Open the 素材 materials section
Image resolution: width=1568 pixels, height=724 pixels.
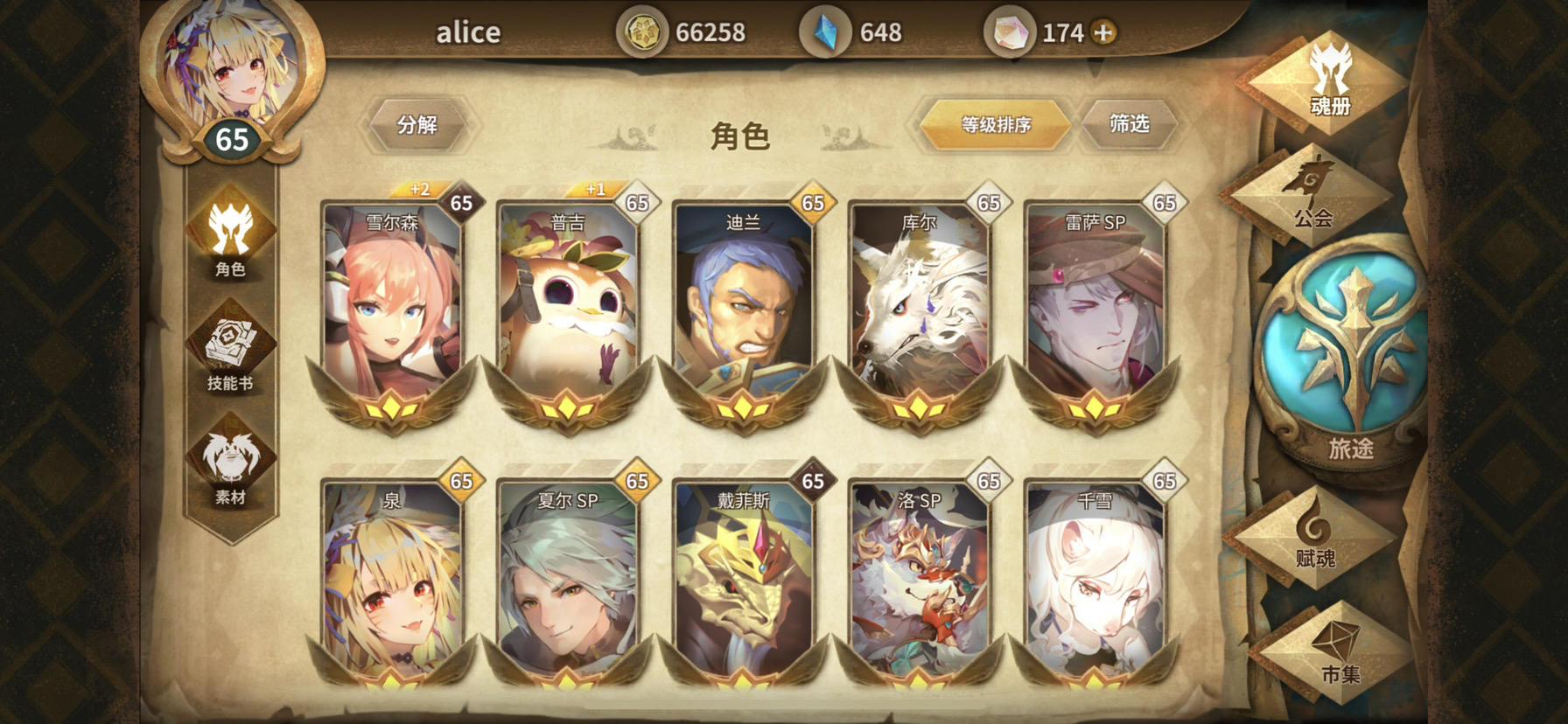point(229,463)
